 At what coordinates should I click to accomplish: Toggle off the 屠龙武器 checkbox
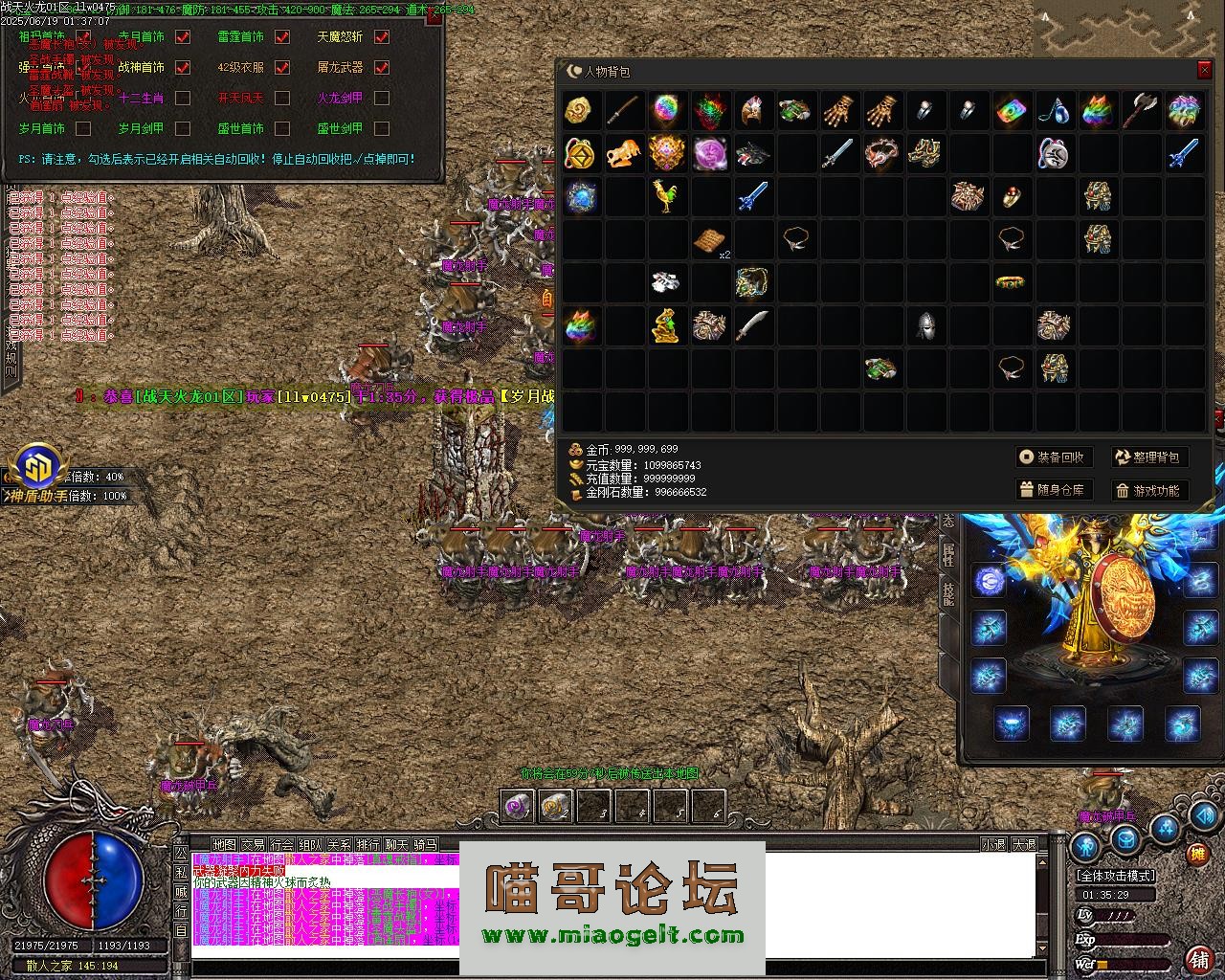click(382, 68)
